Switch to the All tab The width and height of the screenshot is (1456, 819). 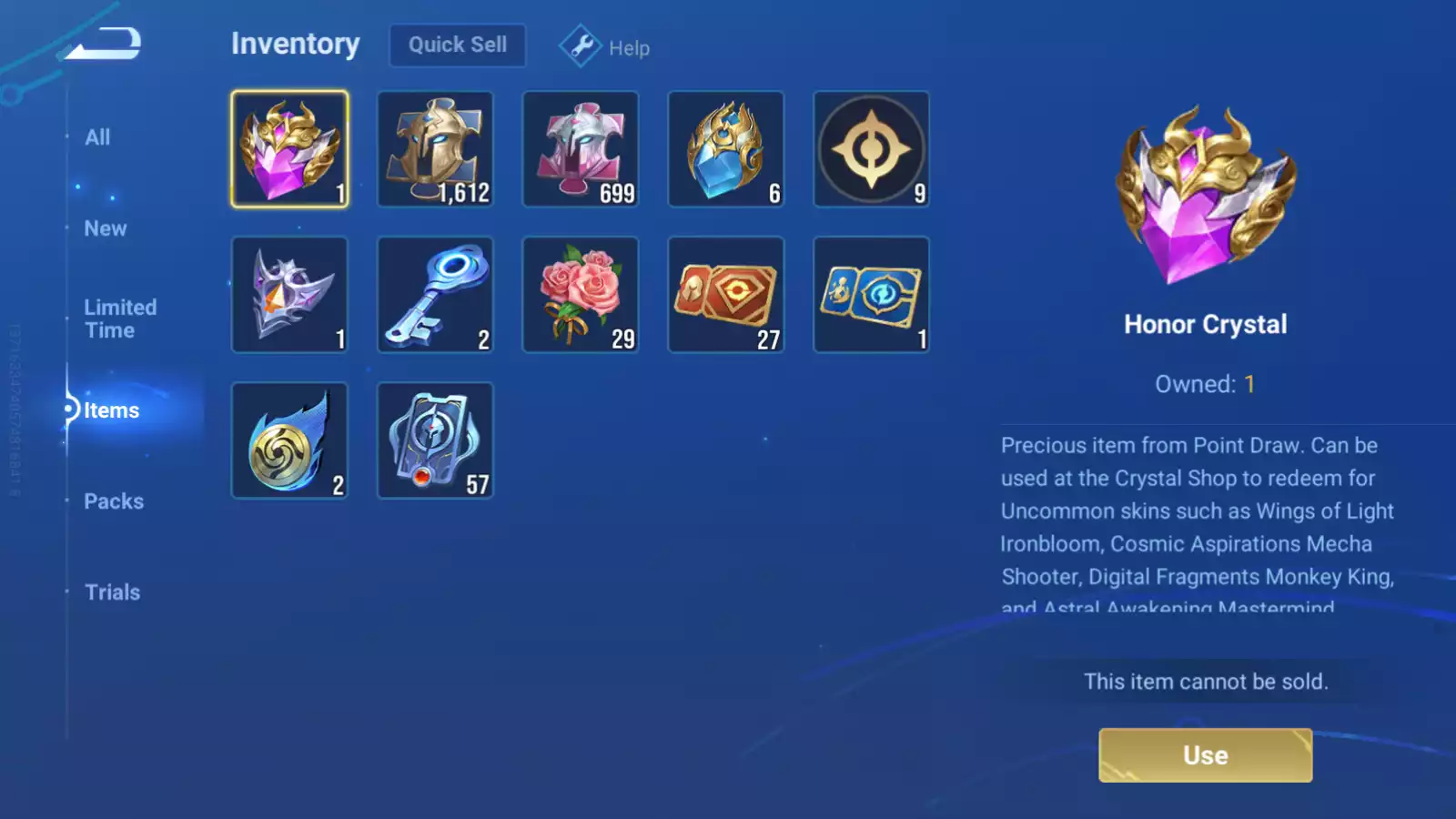[x=97, y=137]
